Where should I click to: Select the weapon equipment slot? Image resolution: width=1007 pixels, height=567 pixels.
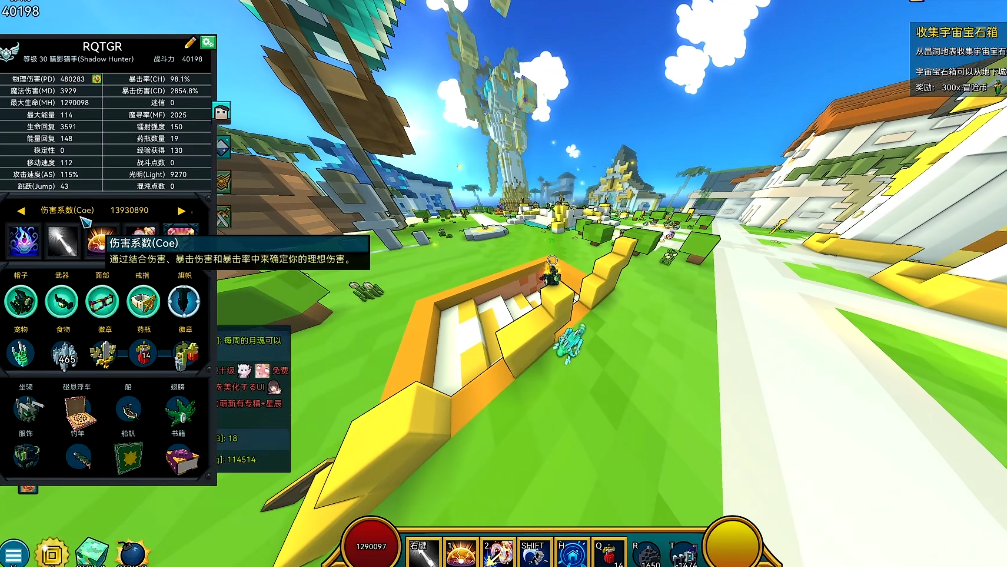tap(61, 299)
